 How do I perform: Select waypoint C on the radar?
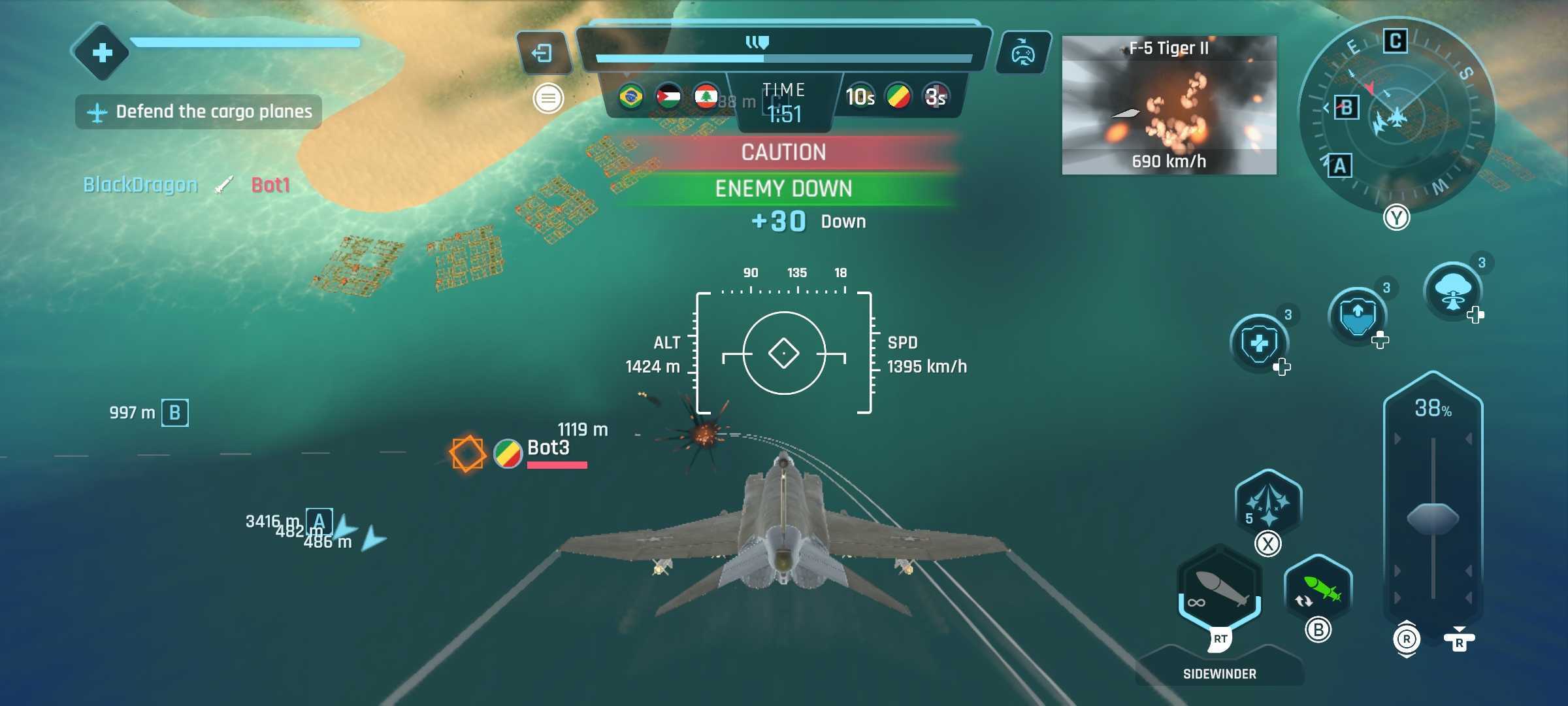pos(1395,41)
